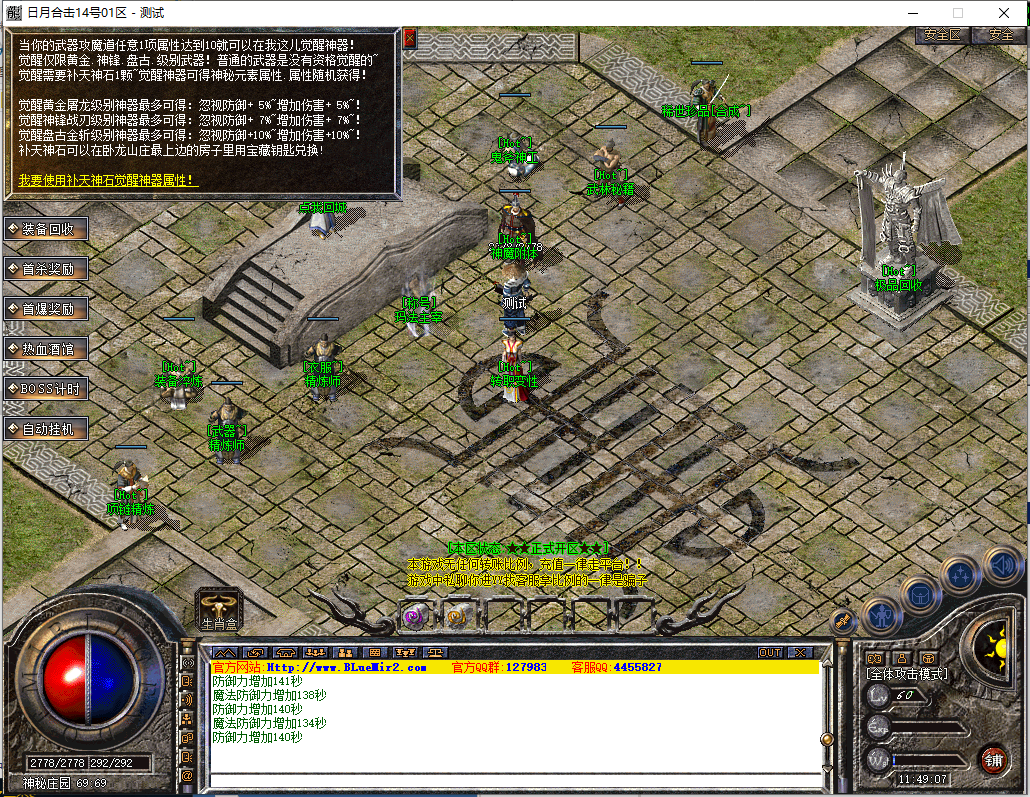Open the skills sparkle round button
The width and height of the screenshot is (1030, 797).
[960, 575]
